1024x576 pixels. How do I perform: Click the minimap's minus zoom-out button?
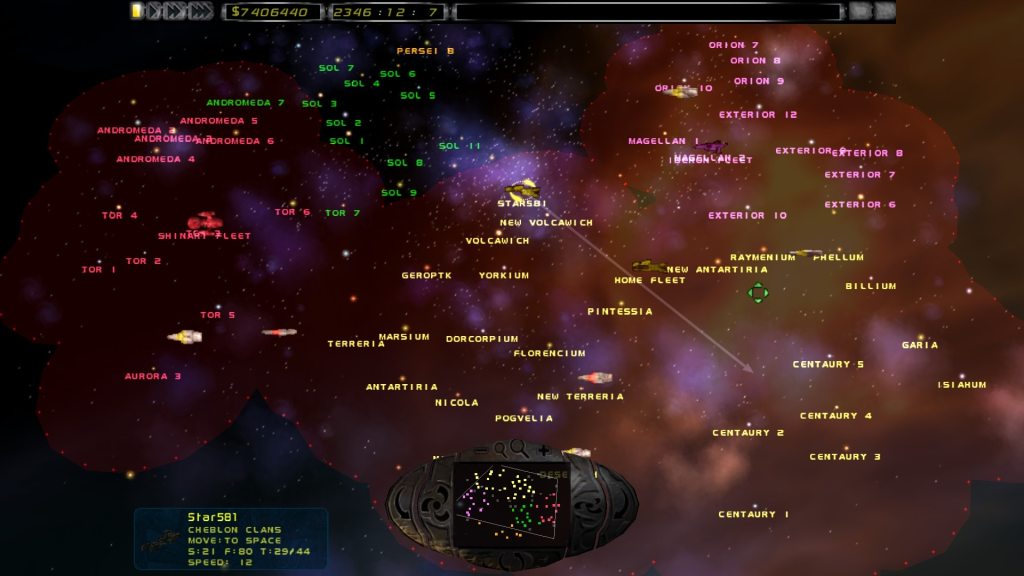click(480, 450)
